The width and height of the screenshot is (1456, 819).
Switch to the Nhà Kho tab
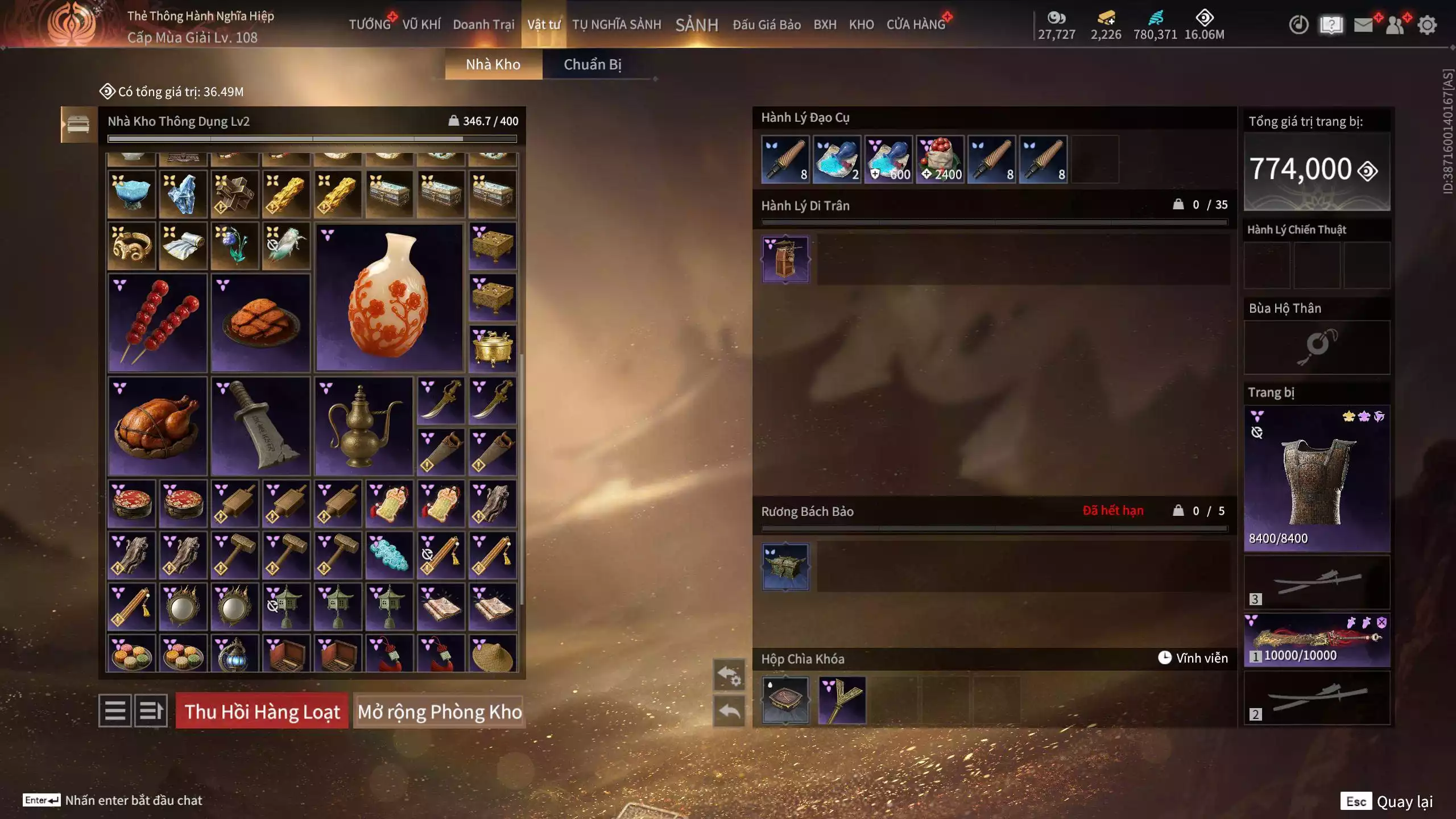(493, 64)
